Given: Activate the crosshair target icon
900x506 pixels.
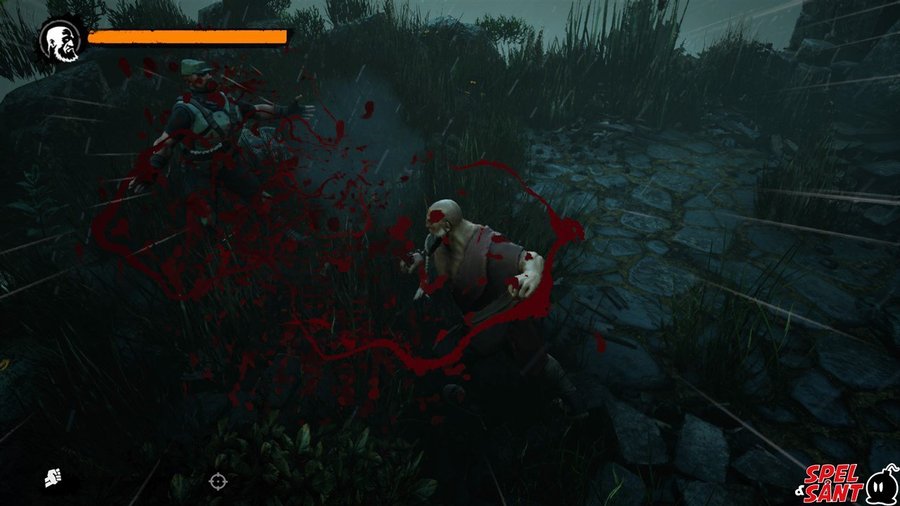Looking at the screenshot, I should click(x=218, y=481).
